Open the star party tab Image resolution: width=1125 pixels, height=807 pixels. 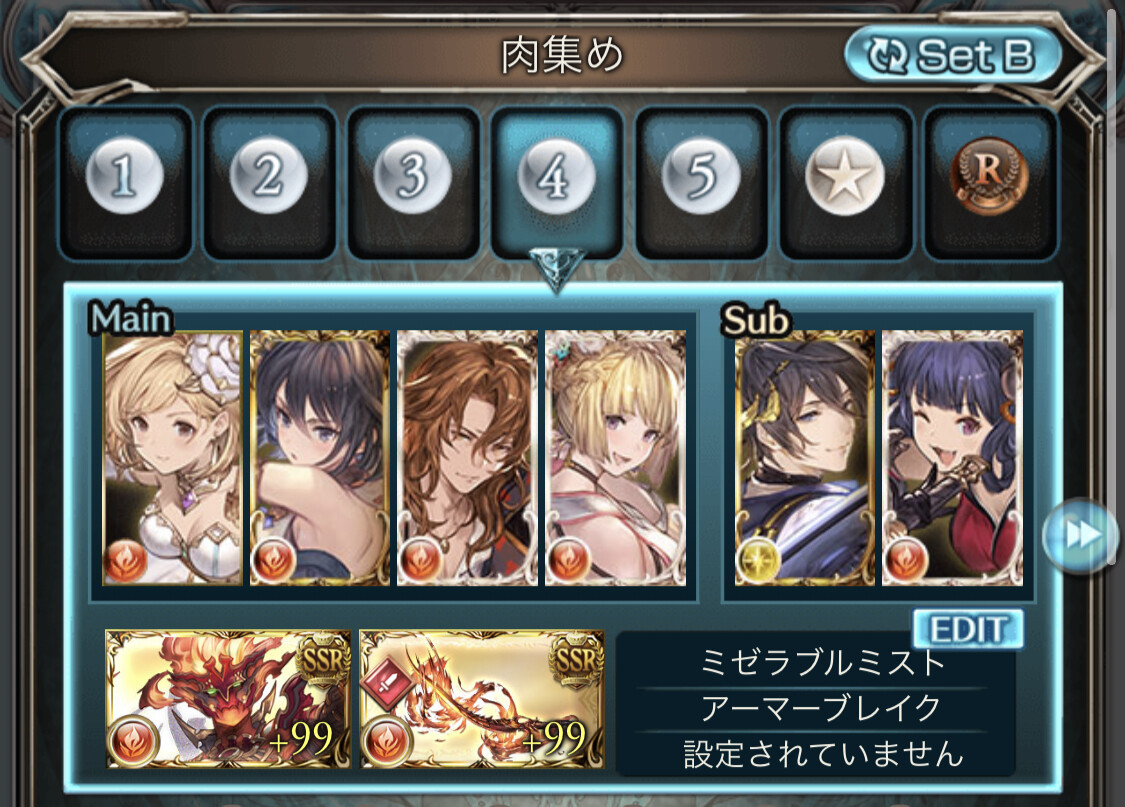pyautogui.click(x=845, y=182)
